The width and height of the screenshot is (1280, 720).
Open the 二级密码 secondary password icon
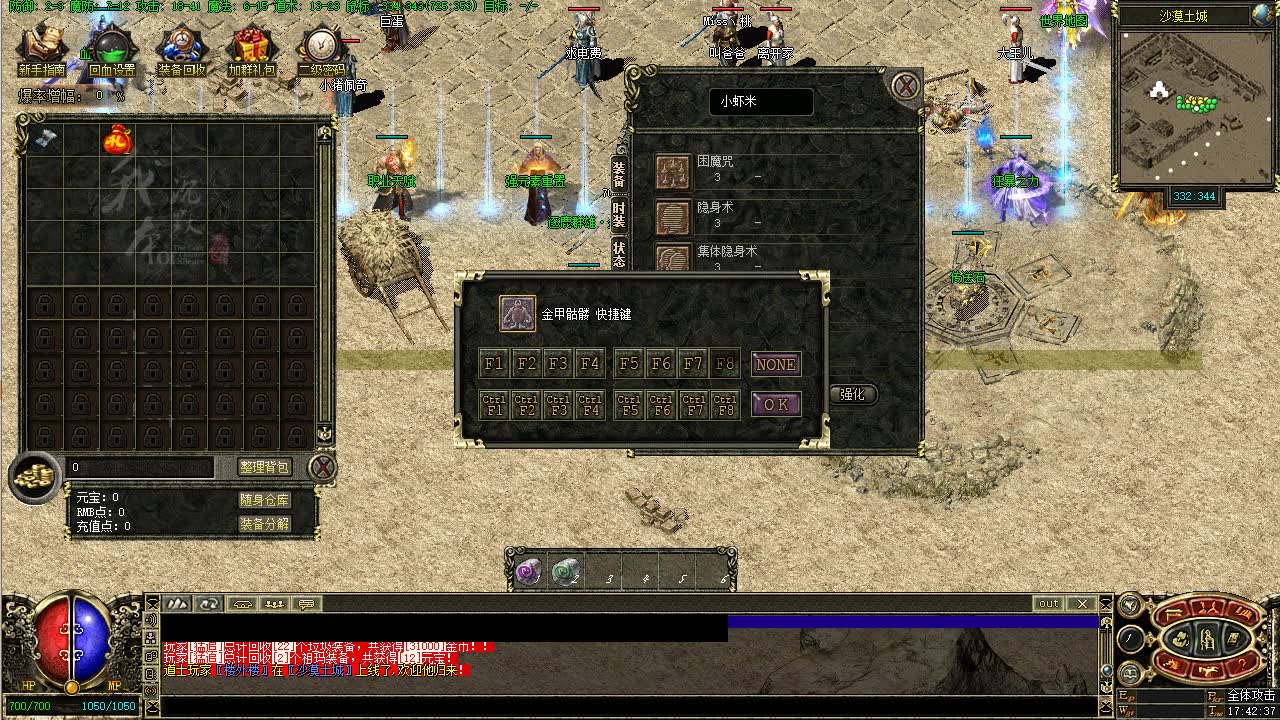click(322, 50)
